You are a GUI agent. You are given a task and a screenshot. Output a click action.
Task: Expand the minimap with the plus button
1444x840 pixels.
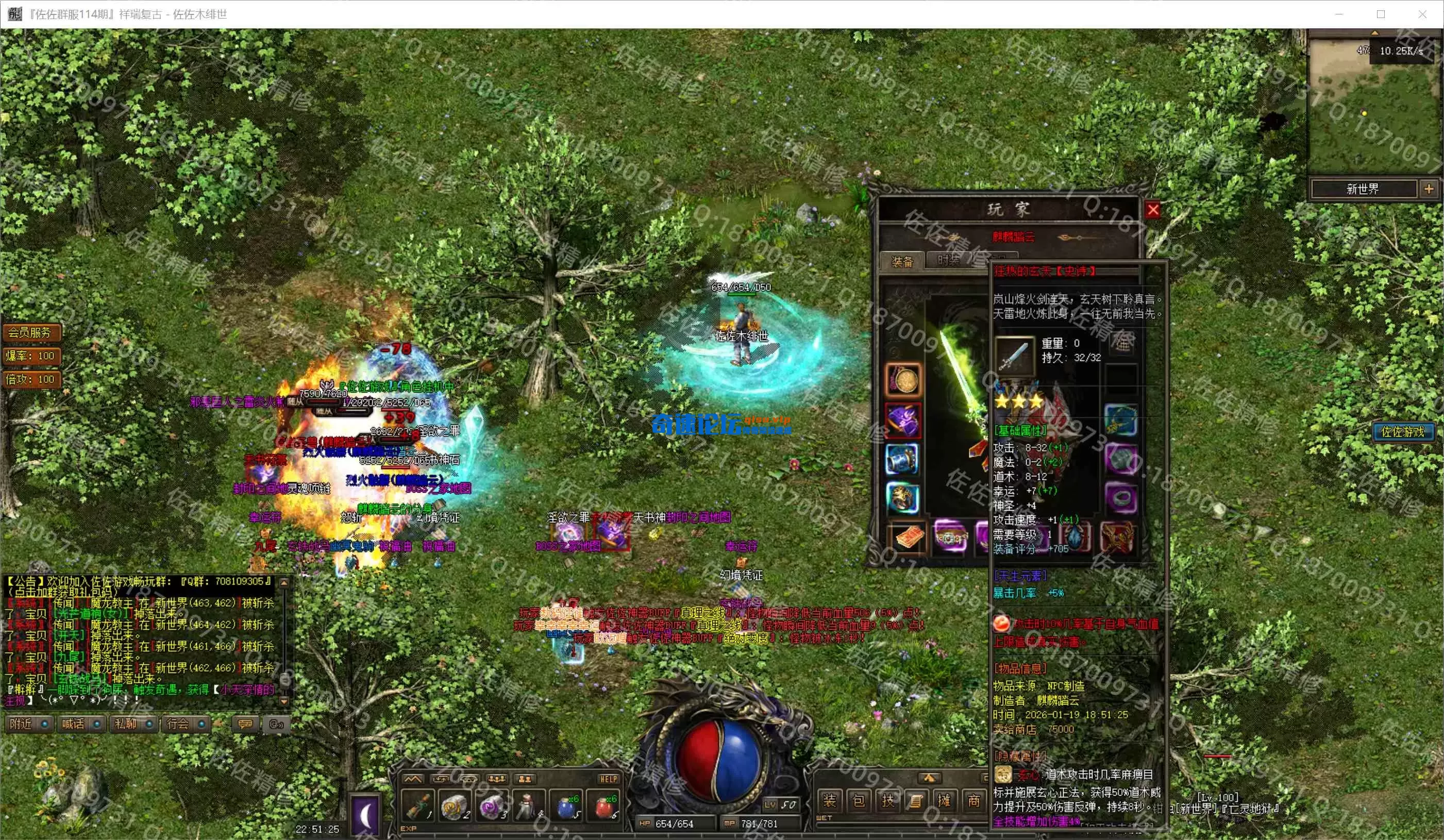click(x=1429, y=189)
